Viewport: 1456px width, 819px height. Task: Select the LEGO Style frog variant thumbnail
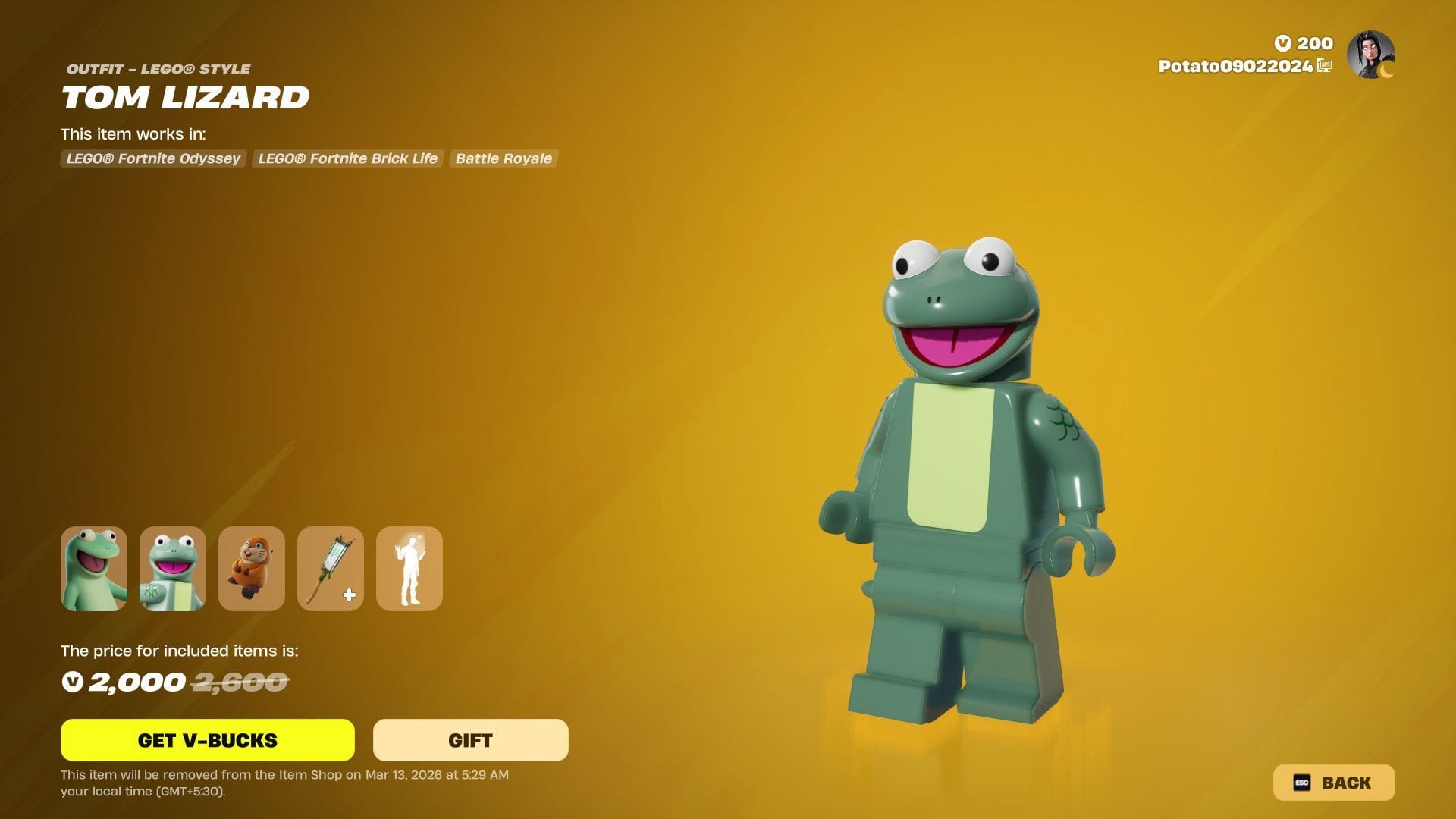point(173,569)
